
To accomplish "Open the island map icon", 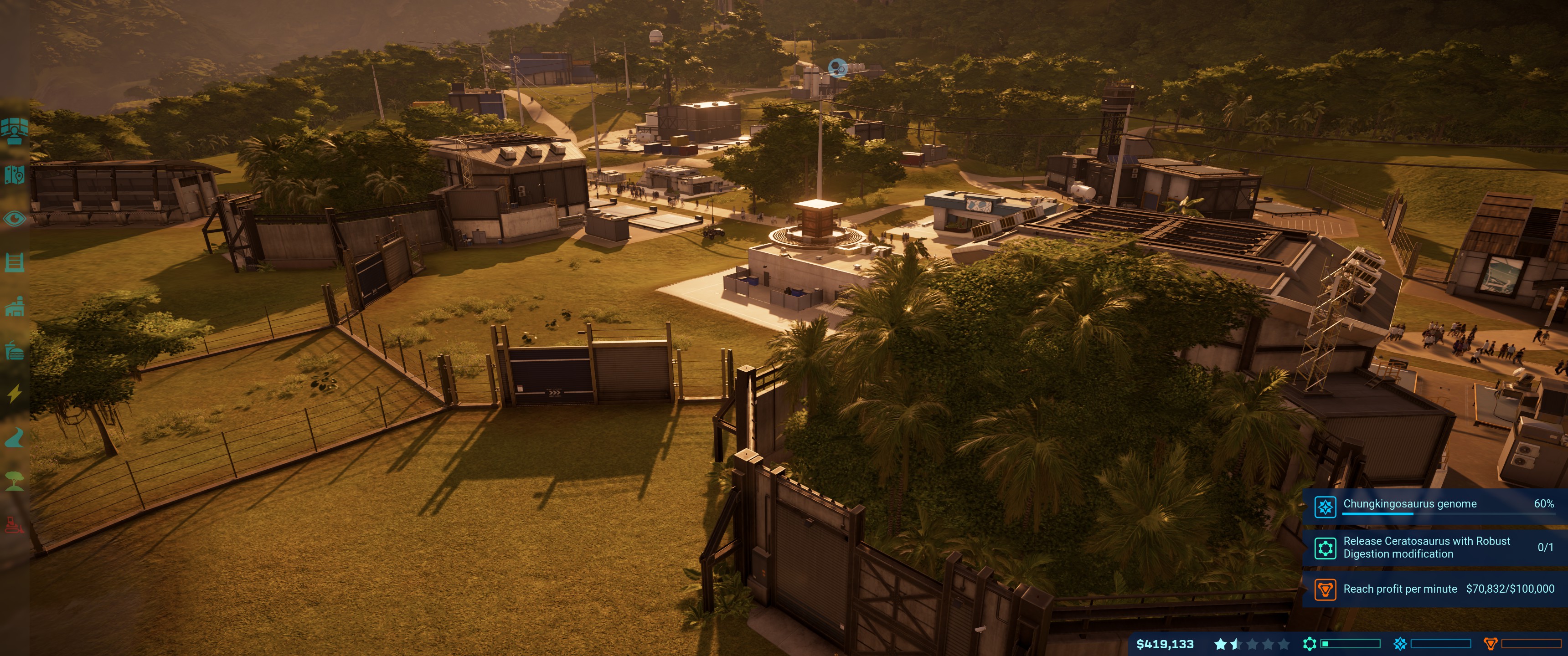I will point(14,174).
